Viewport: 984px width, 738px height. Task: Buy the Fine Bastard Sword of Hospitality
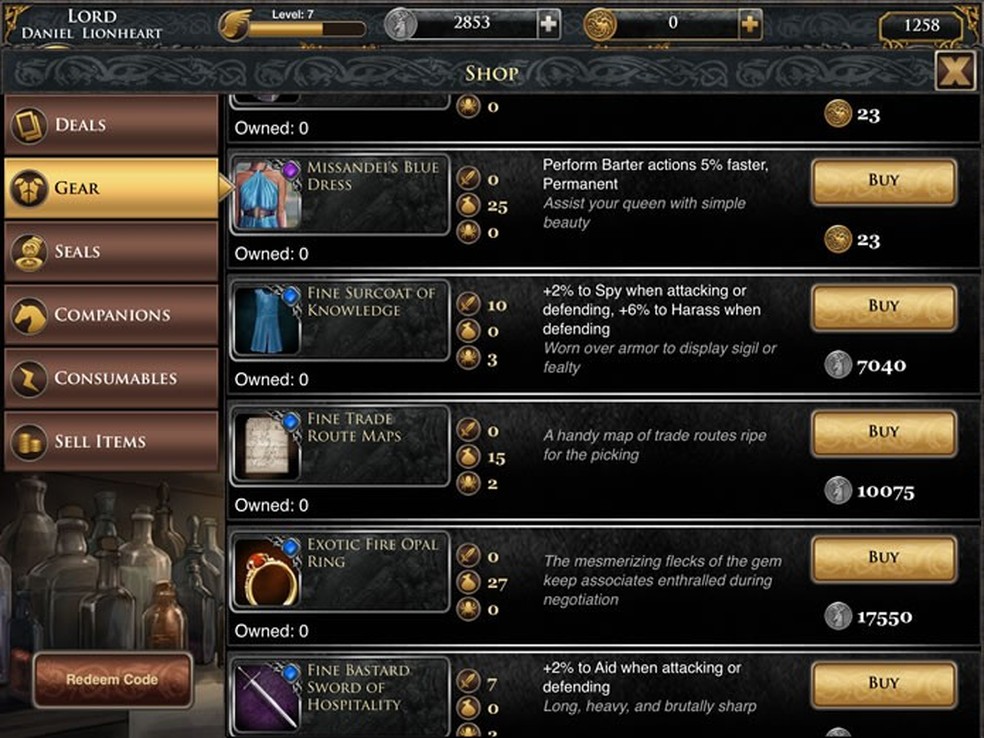pyautogui.click(x=883, y=684)
